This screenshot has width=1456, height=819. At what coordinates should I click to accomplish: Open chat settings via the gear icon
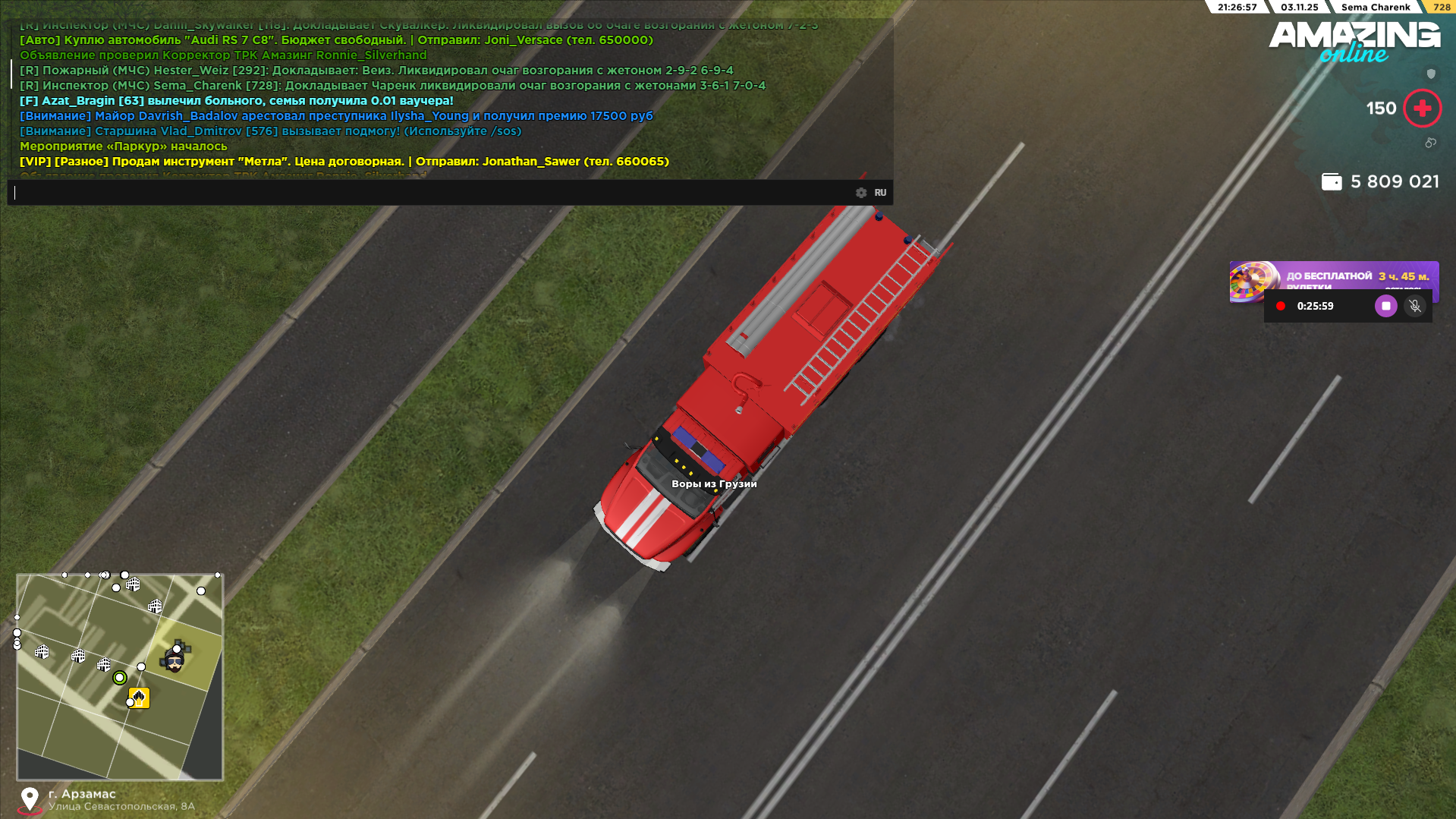[861, 193]
